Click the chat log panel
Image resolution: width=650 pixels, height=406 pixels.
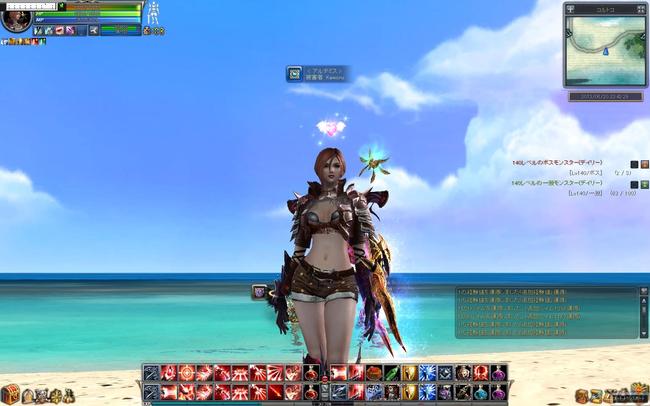pyautogui.click(x=546, y=313)
